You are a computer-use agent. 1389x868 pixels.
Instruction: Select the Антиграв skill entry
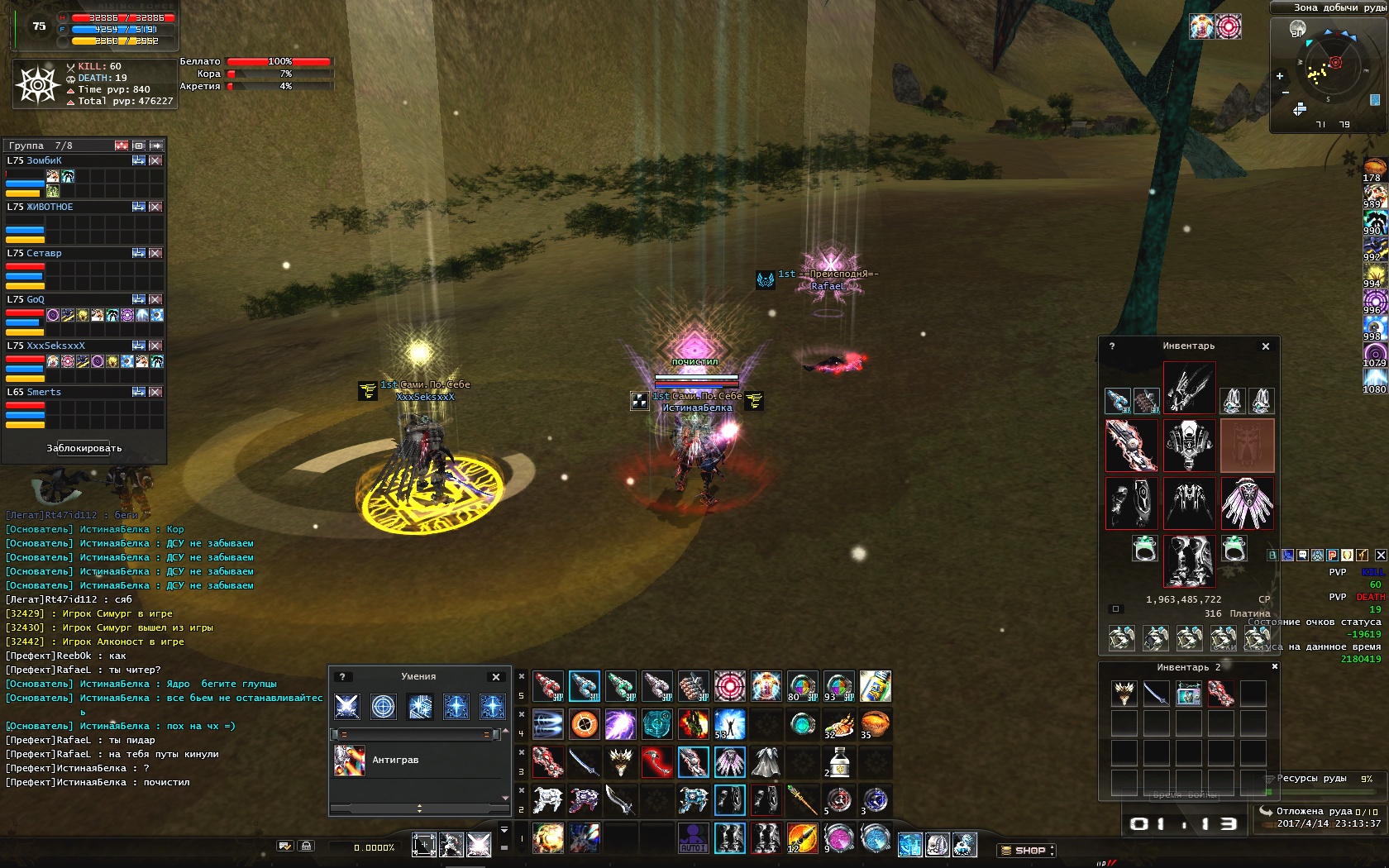pos(395,760)
